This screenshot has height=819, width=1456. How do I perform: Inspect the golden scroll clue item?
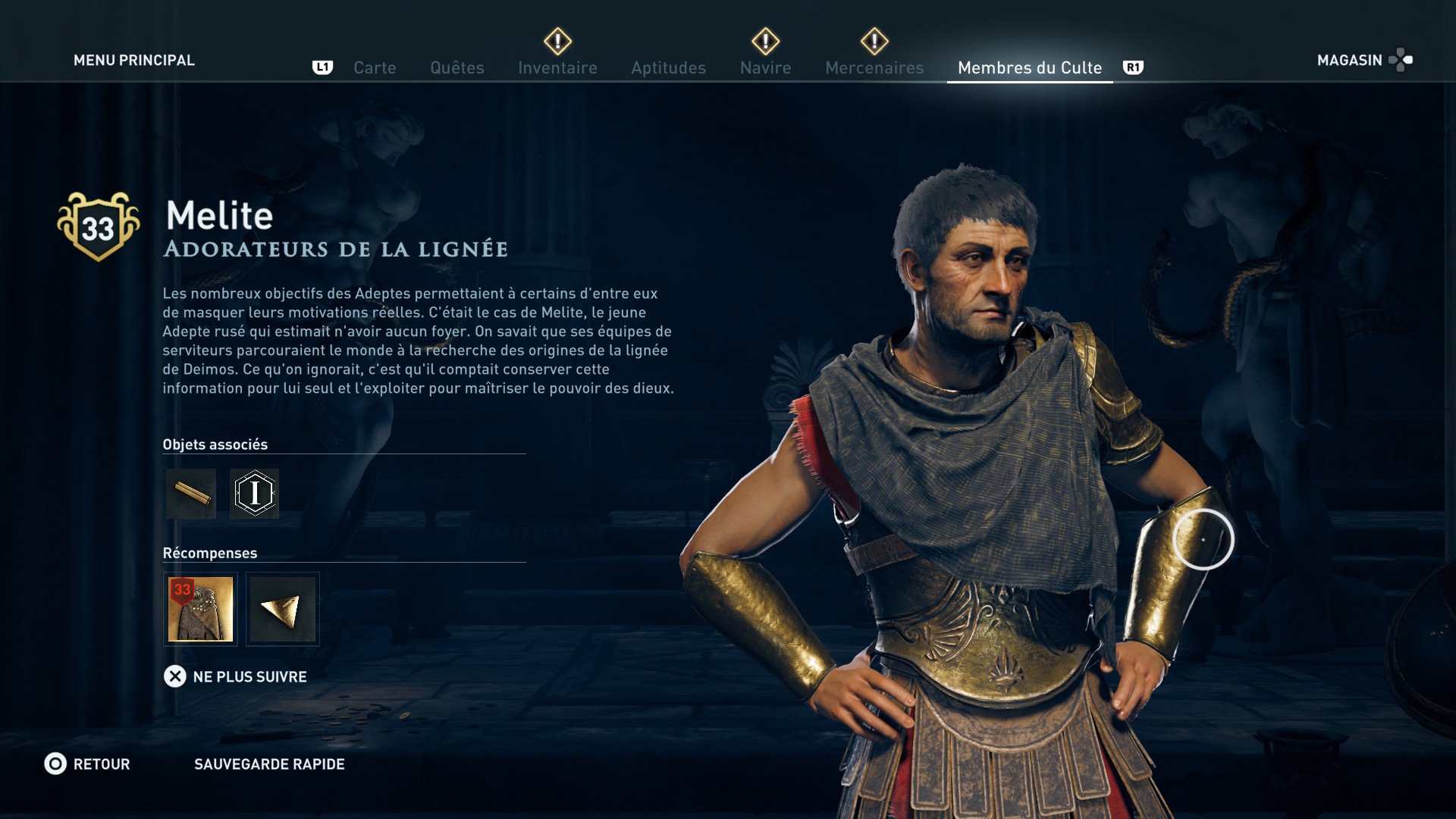click(191, 494)
